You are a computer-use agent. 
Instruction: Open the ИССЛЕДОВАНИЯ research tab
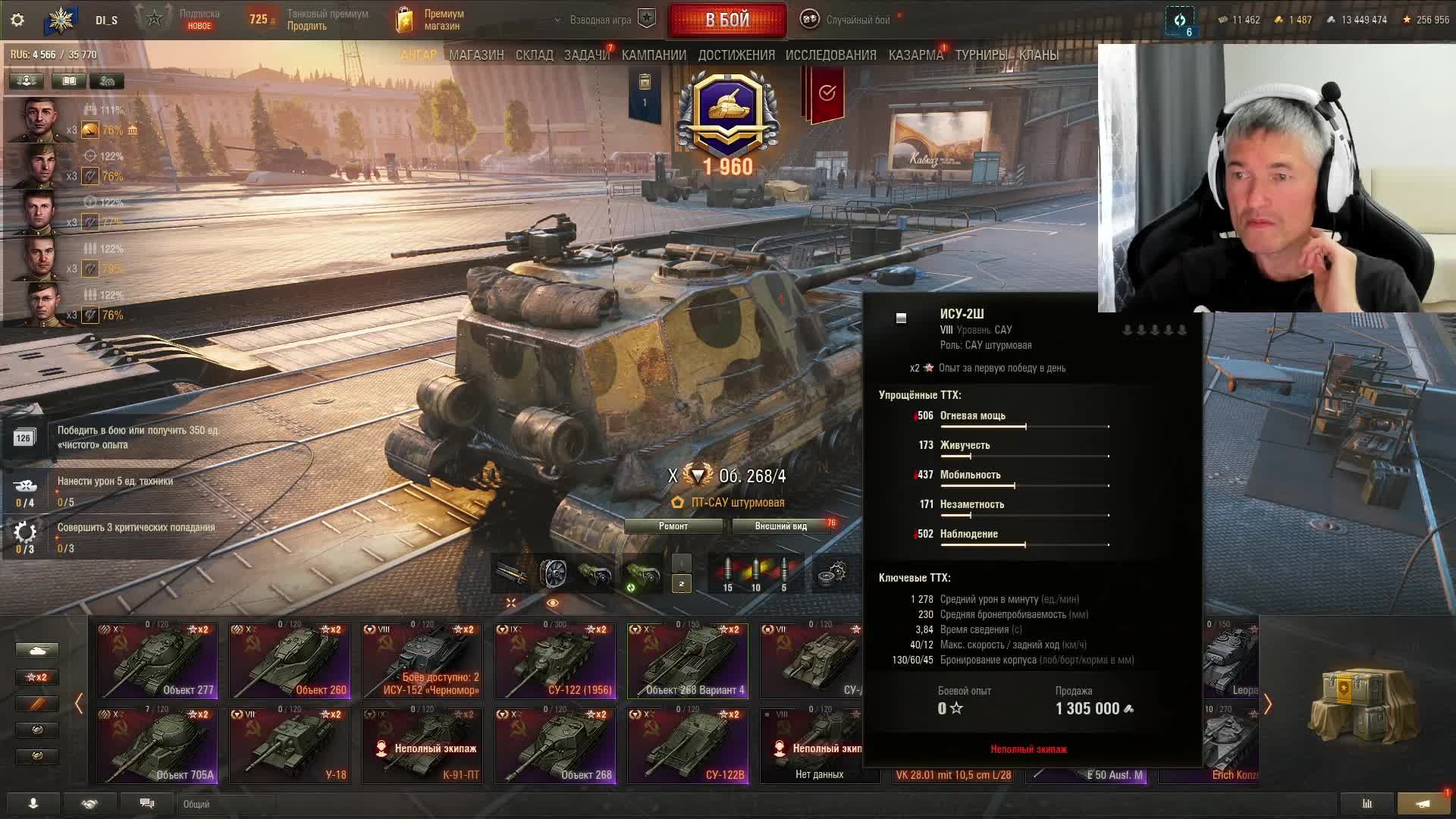[830, 55]
